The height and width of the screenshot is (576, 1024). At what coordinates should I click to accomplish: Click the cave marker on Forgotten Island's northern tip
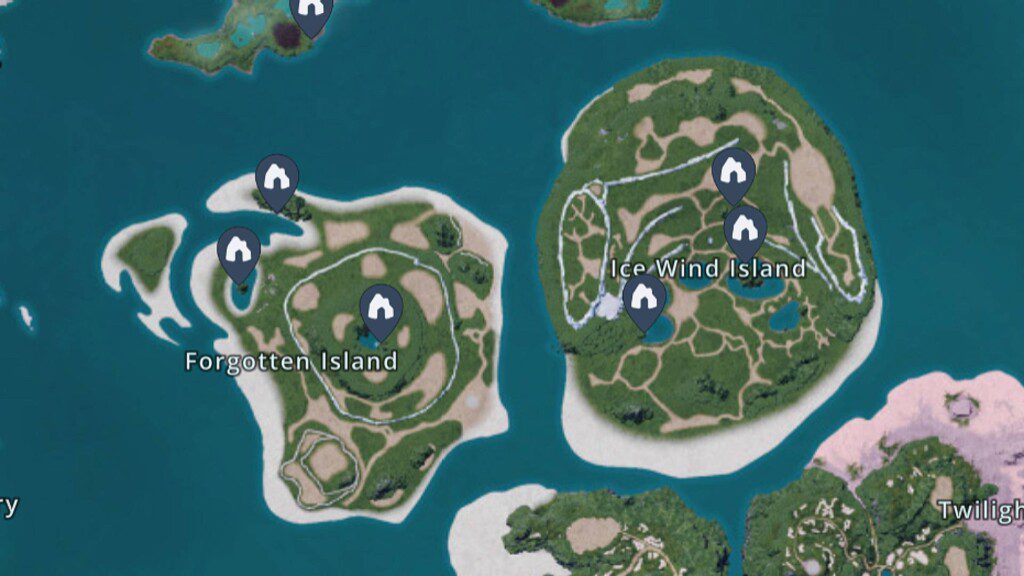coord(277,179)
